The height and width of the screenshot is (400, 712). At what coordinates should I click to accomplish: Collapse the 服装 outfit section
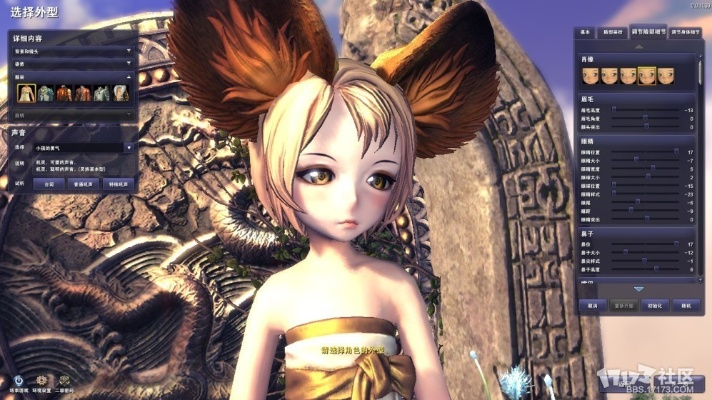[x=129, y=75]
